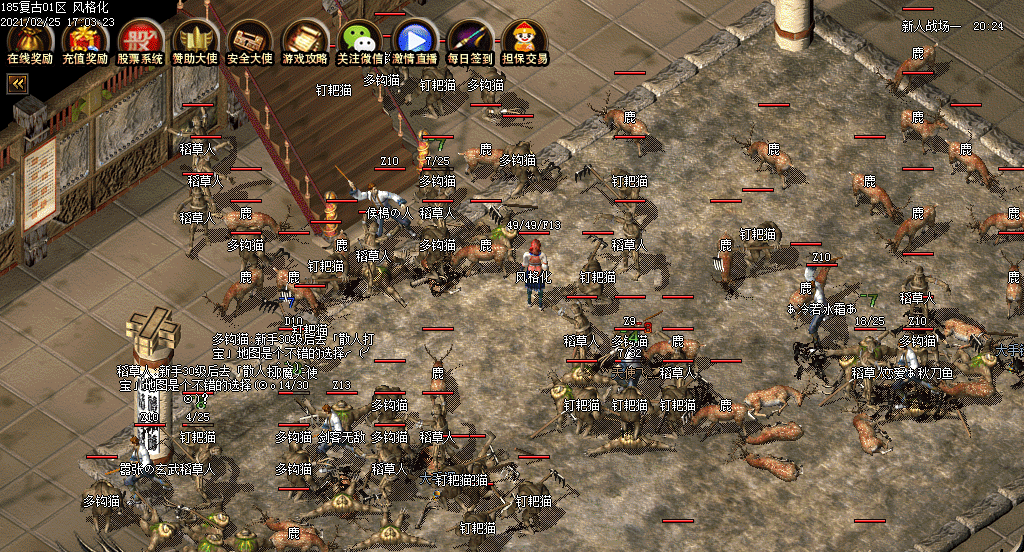Open the 安全大使 security ambassador icon

click(250, 41)
